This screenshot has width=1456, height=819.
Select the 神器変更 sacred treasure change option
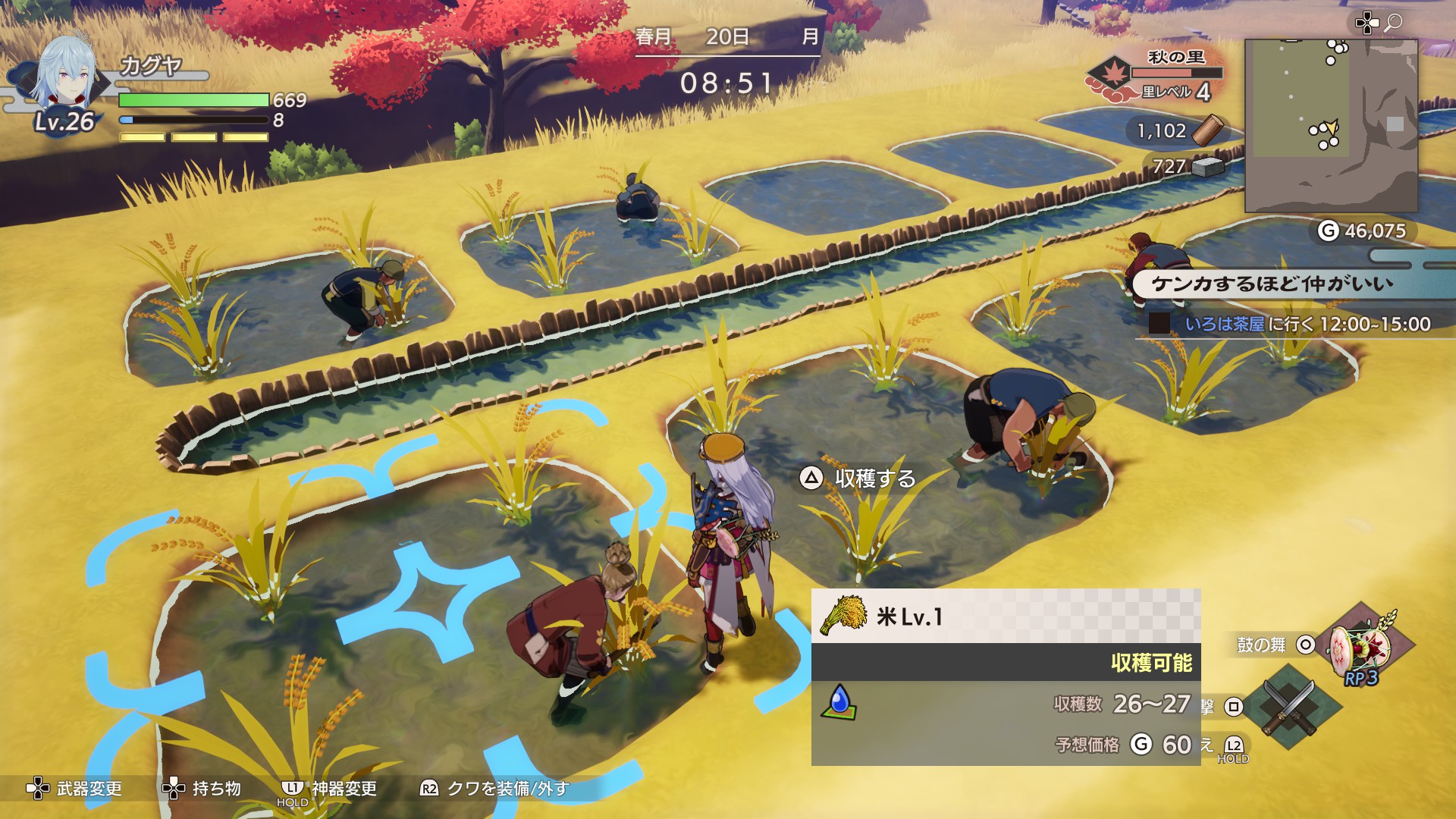click(x=329, y=789)
